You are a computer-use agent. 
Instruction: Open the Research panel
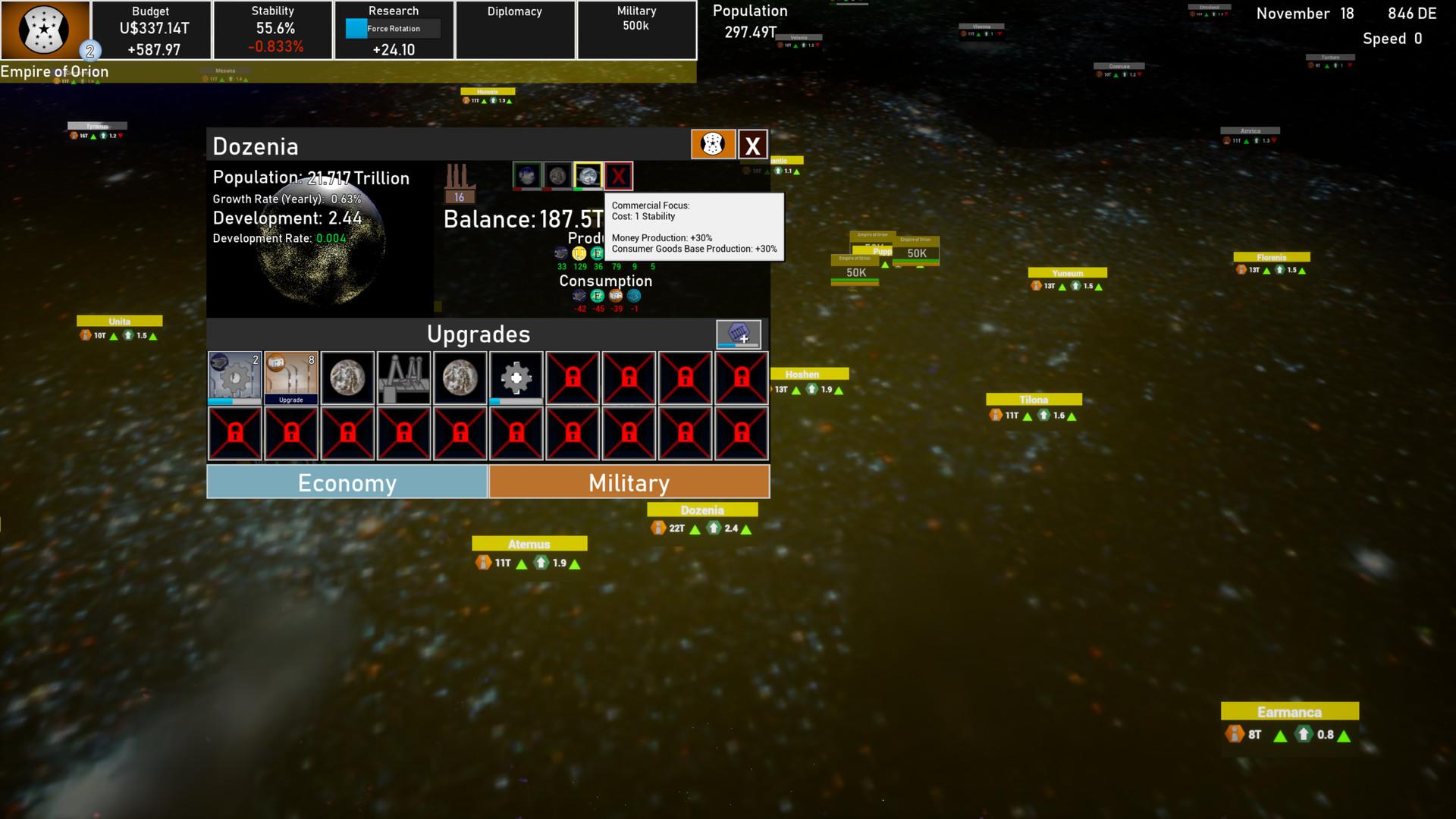pos(394,30)
